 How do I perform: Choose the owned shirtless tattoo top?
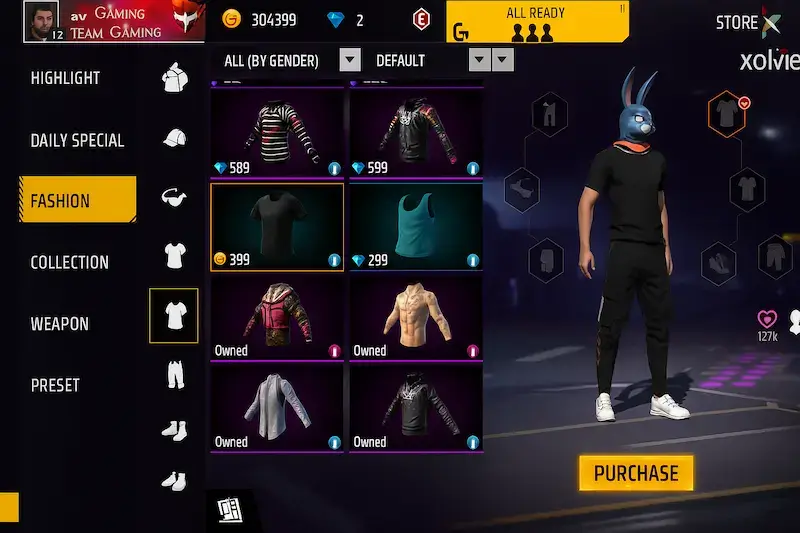tap(415, 318)
